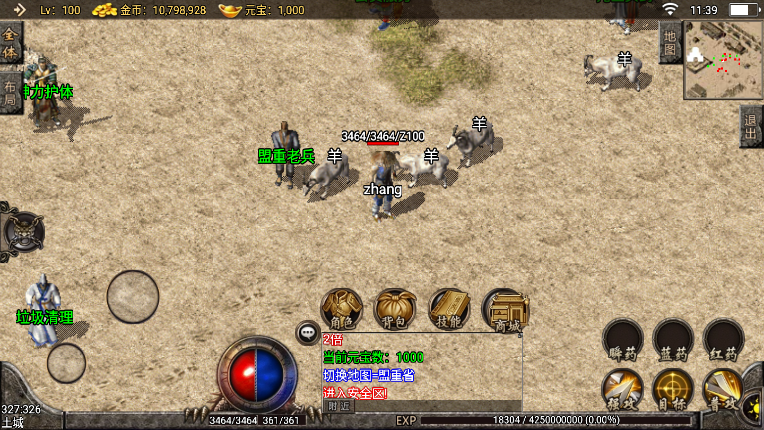Viewport: 764px width, 430px height.
Task: Use the 瞬药 instant potion slot
Action: pos(623,340)
